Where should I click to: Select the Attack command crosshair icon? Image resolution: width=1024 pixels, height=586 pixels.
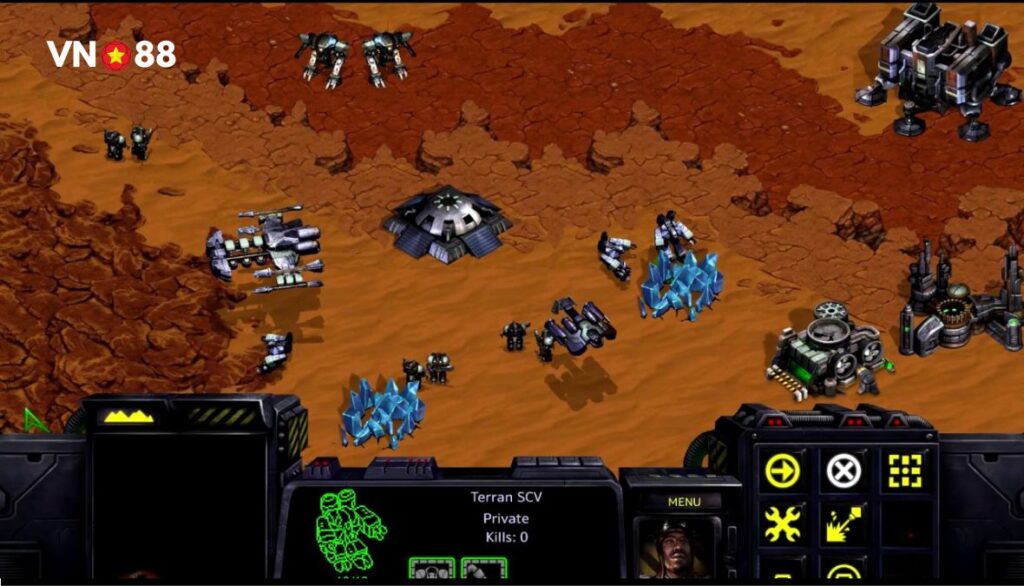click(906, 470)
